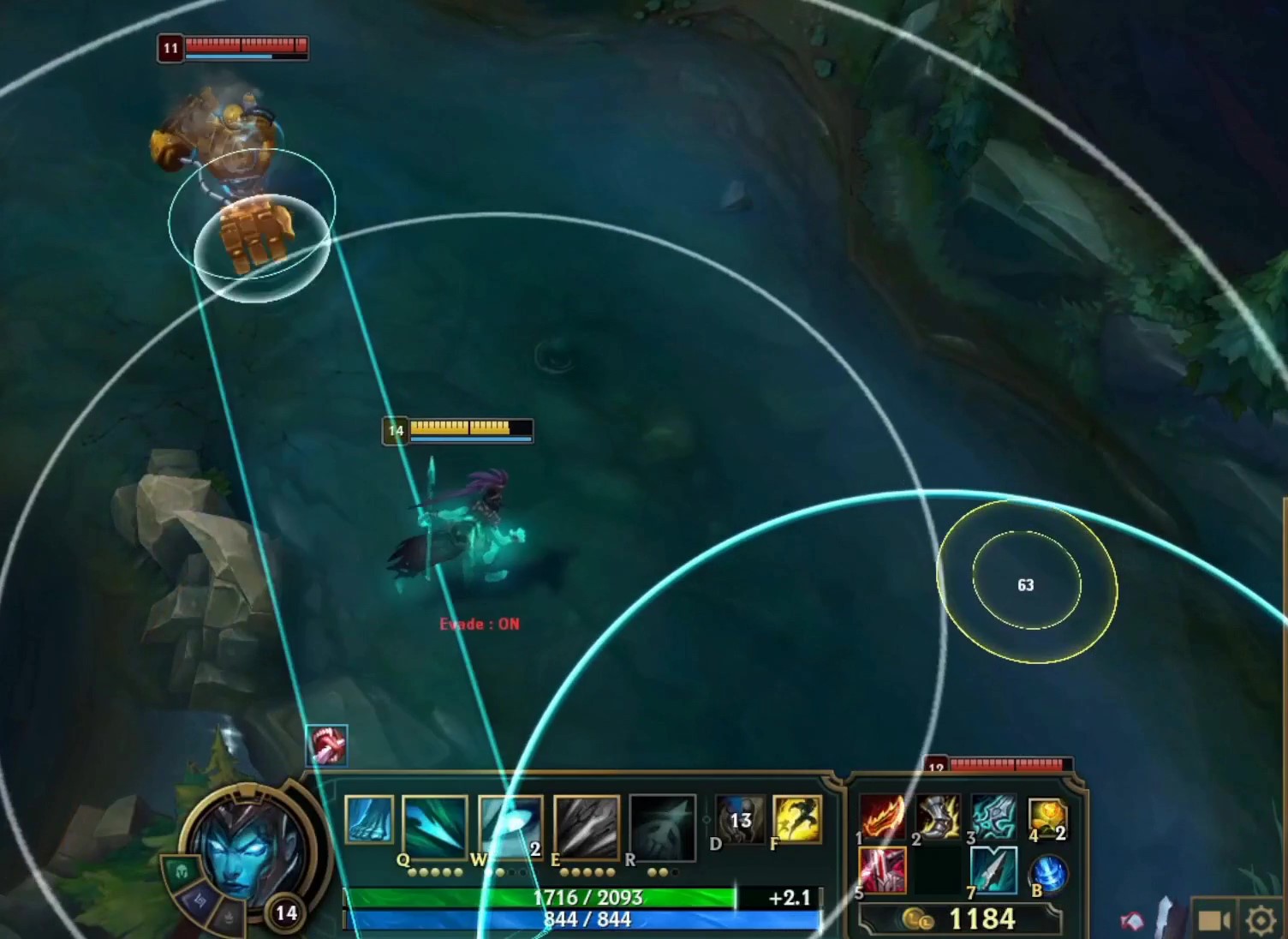Select the teal rune item in slot 3
This screenshot has width=1288, height=939.
click(993, 817)
